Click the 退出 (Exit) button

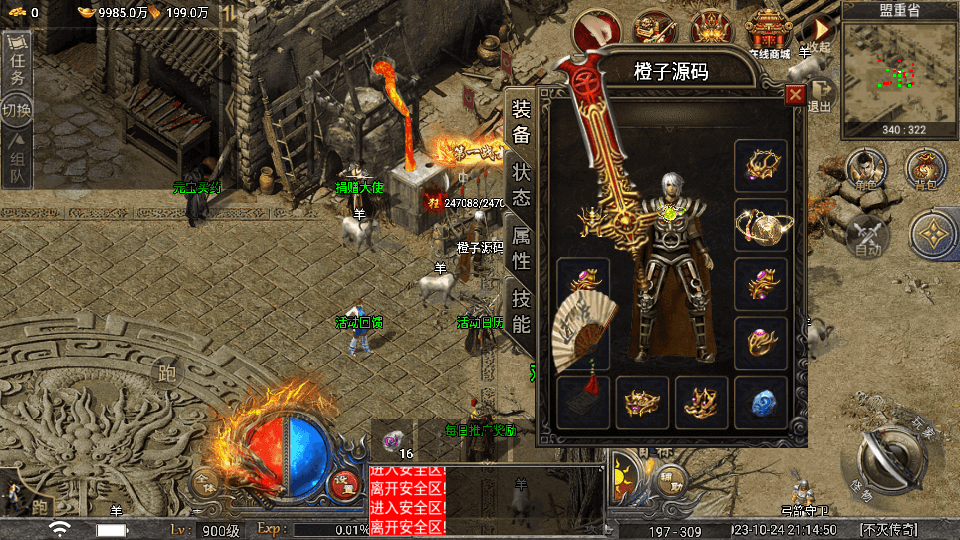[819, 95]
